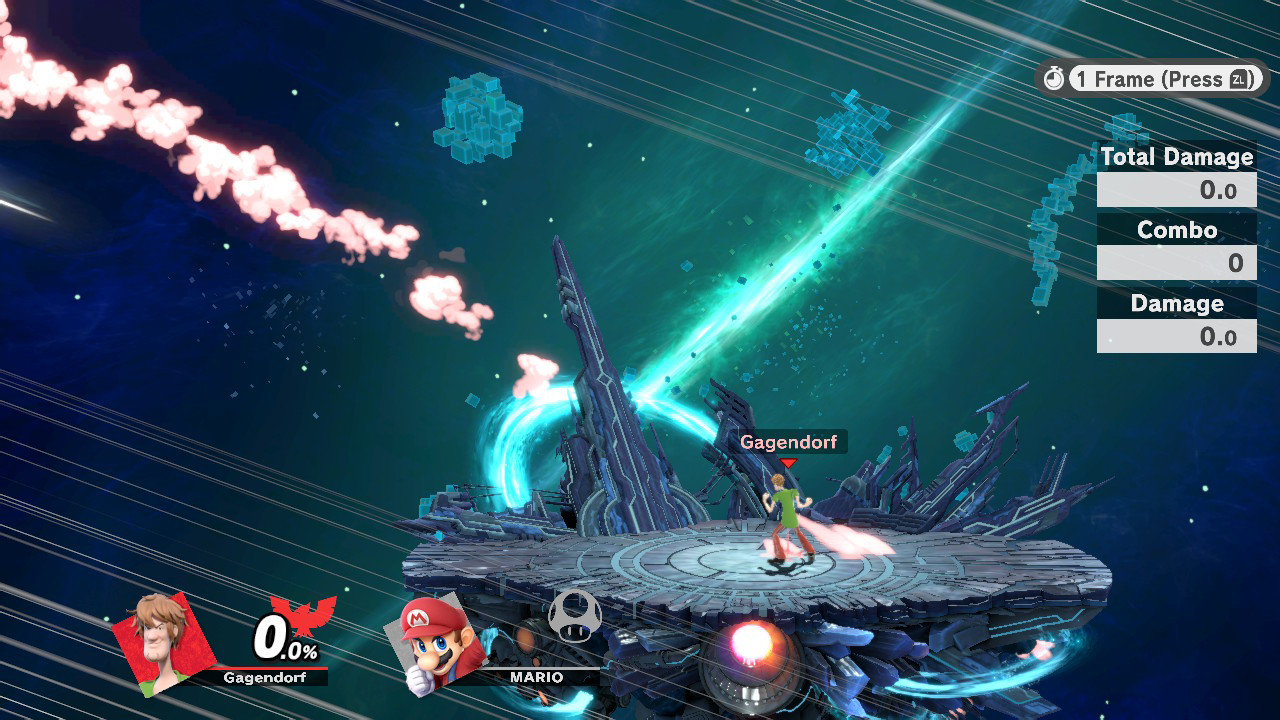Click the stopwatch frame-advance icon
The width and height of the screenshot is (1280, 720).
pos(1054,78)
